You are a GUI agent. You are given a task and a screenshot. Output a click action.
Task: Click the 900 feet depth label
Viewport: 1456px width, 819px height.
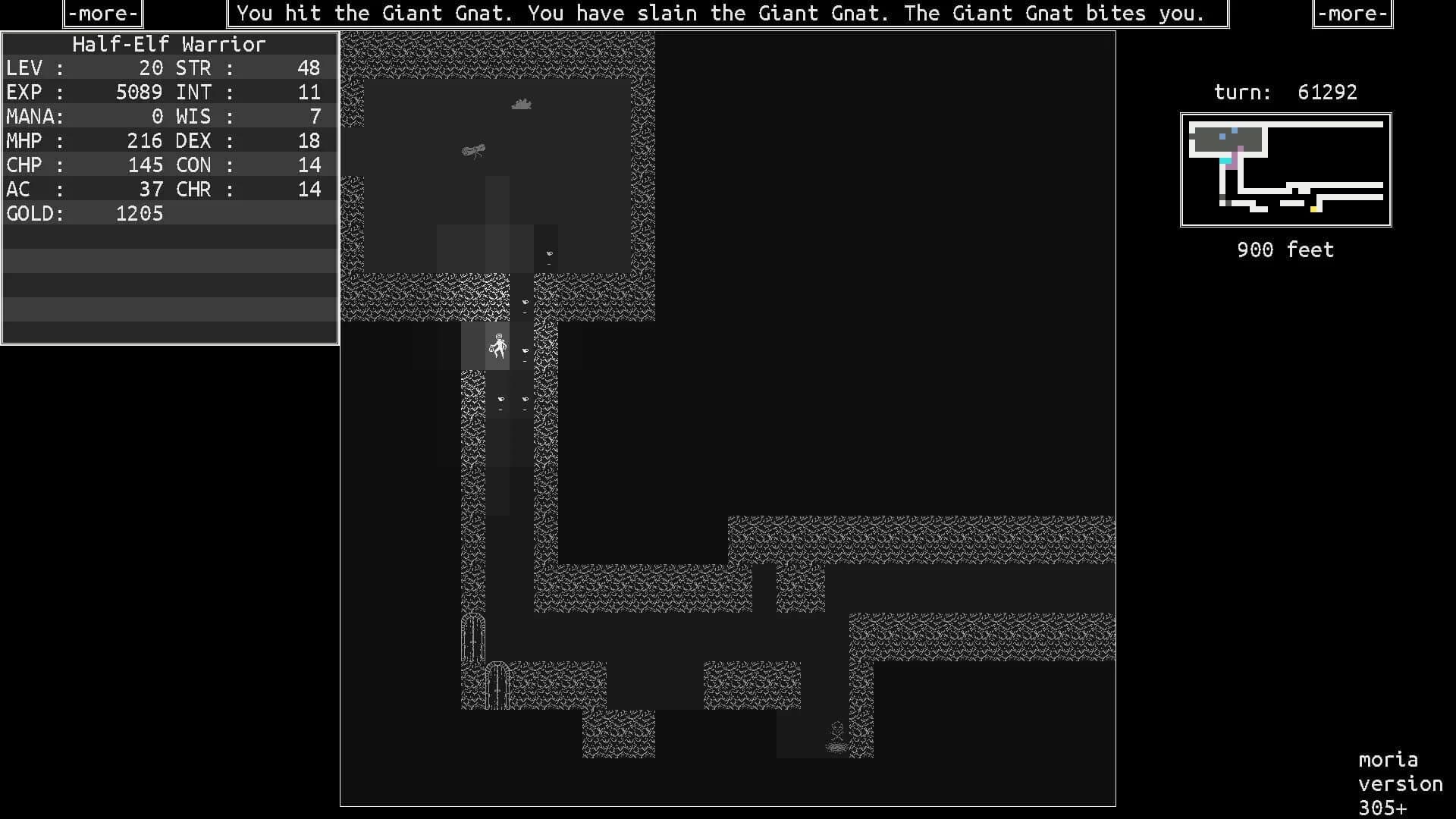[1285, 249]
